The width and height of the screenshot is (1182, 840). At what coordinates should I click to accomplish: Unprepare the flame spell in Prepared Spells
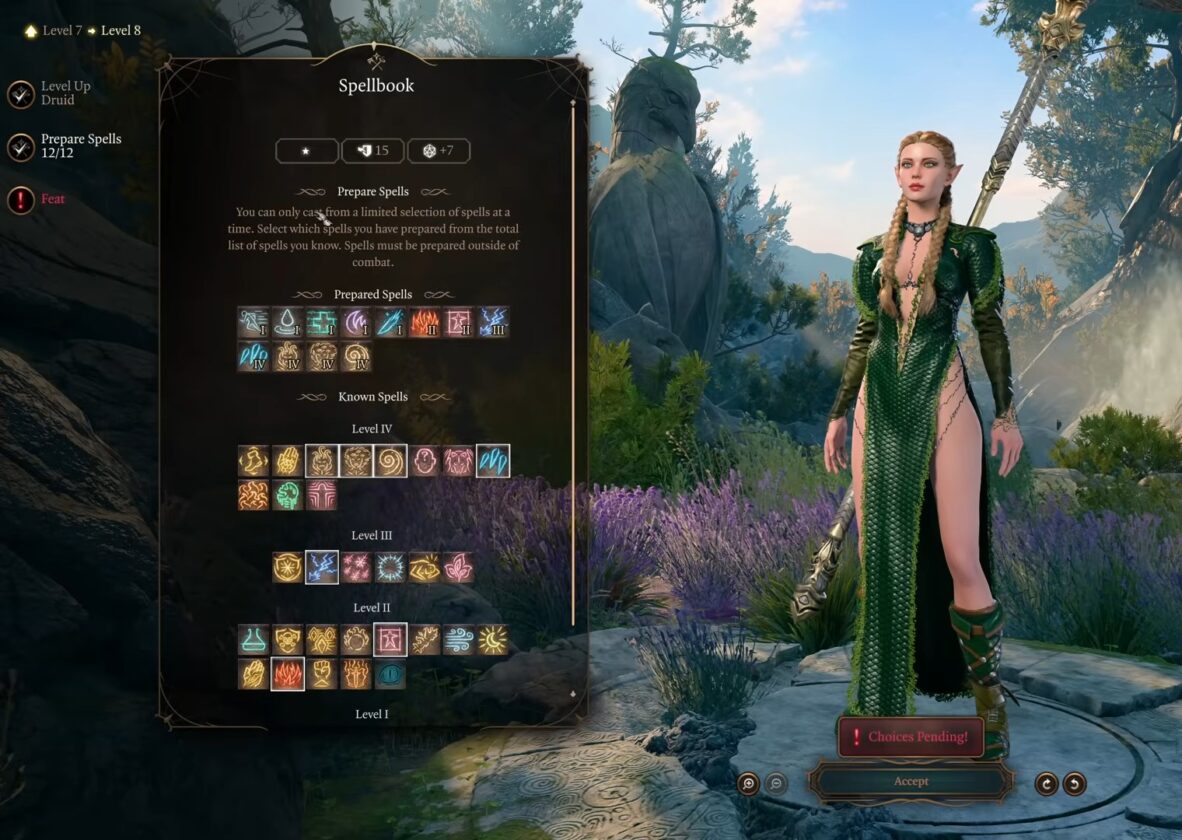click(425, 322)
